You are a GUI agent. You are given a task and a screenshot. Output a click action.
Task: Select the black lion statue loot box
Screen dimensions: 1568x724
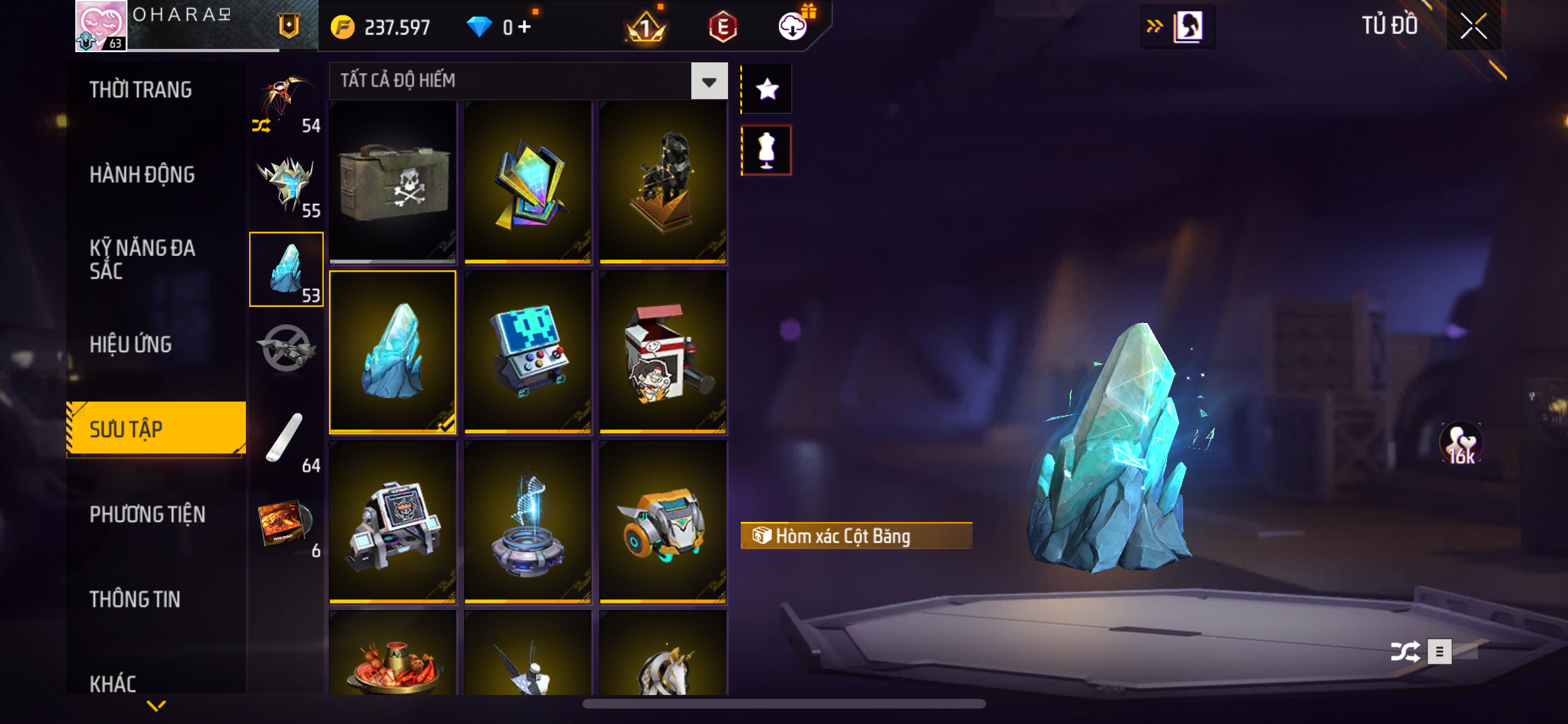click(x=663, y=182)
